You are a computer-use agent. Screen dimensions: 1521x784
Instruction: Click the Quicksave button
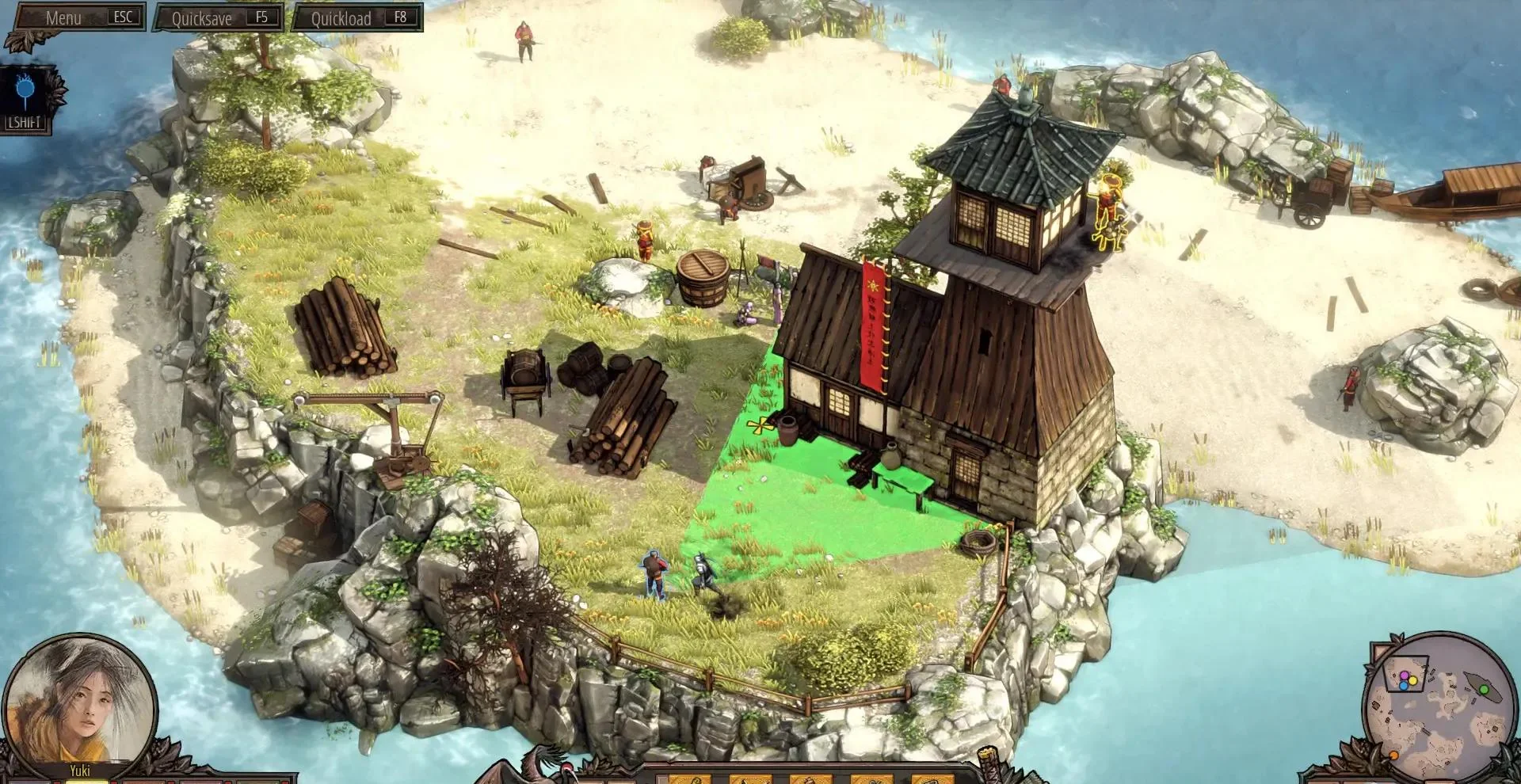218,18
